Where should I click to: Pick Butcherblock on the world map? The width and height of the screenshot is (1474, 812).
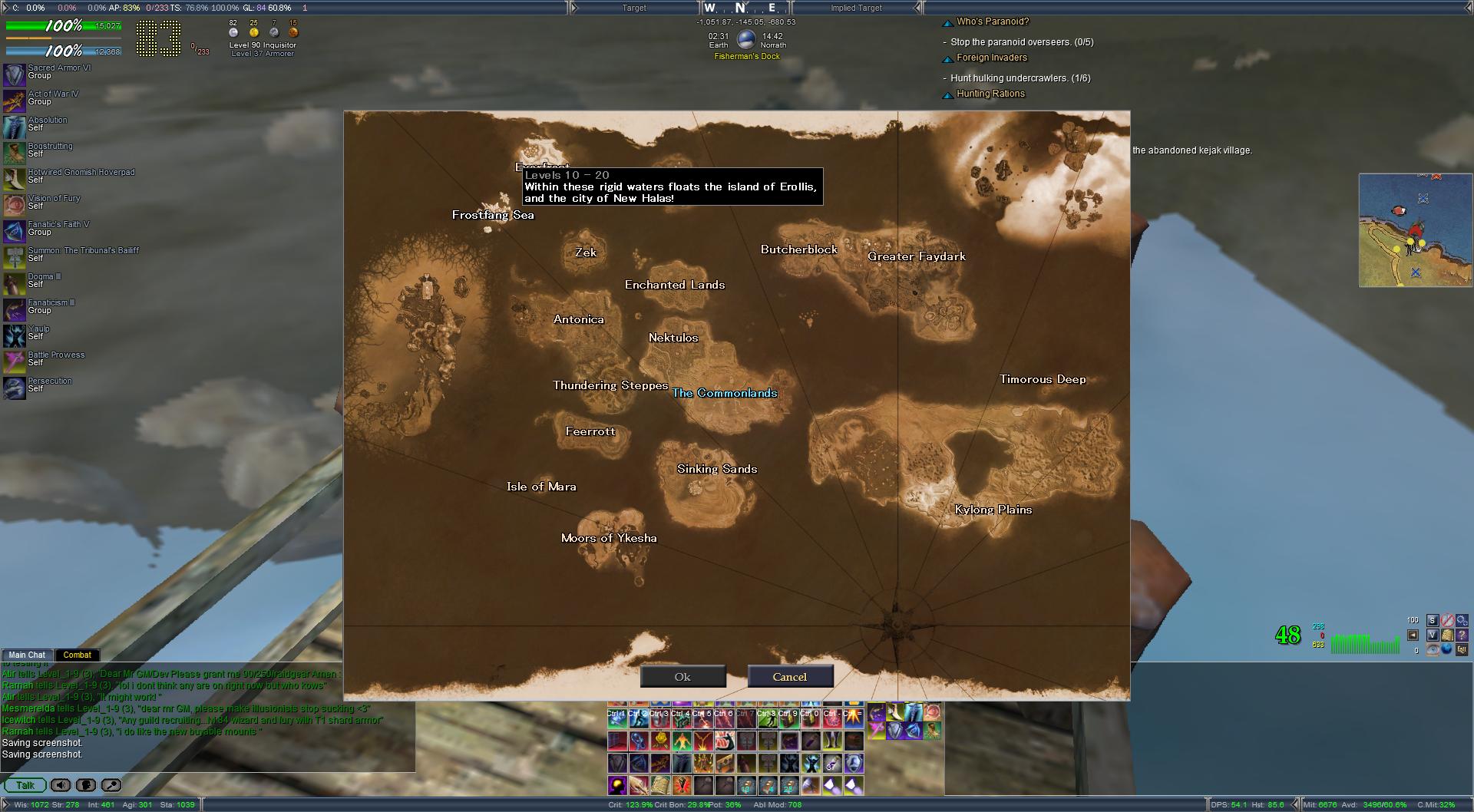(798, 249)
